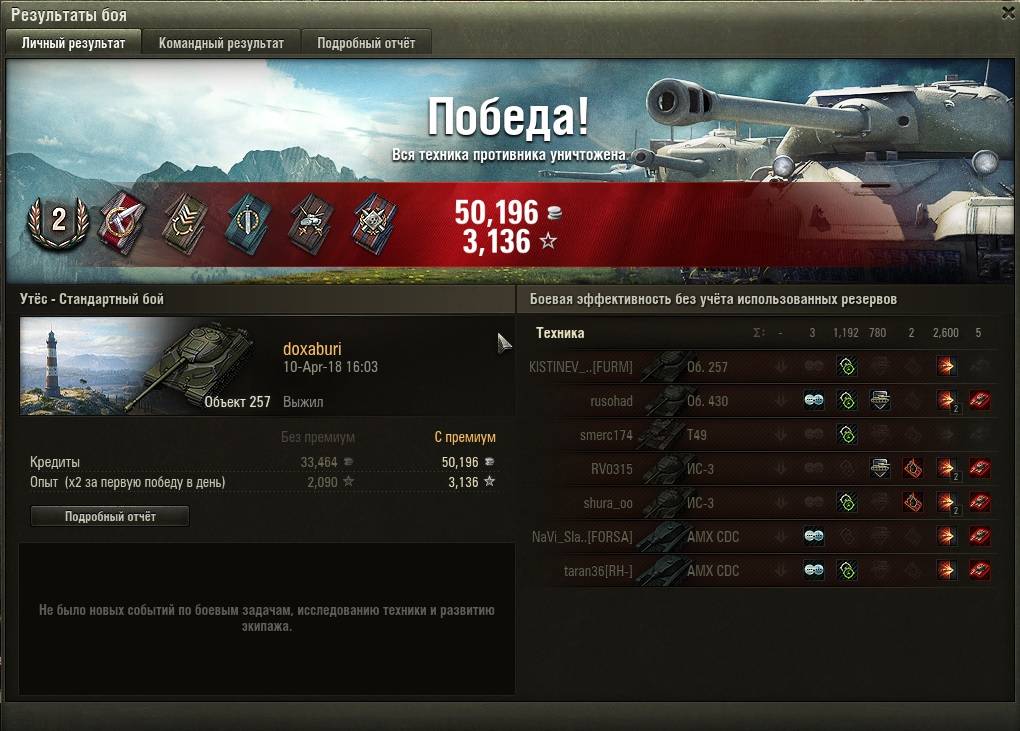1020x731 pixels.
Task: Switch to the Личный результат tab
Action: click(74, 43)
